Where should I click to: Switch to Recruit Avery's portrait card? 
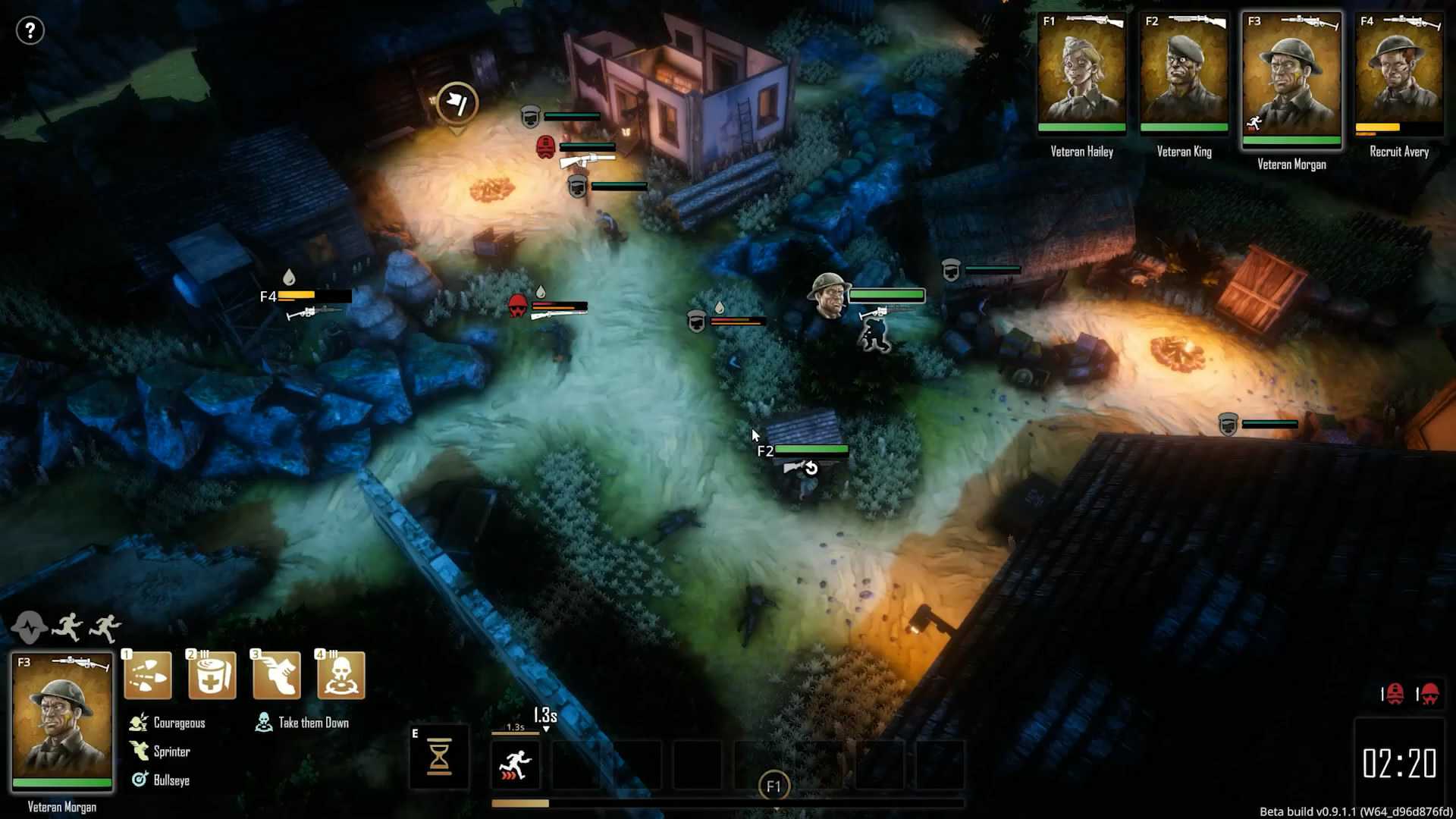click(1399, 74)
